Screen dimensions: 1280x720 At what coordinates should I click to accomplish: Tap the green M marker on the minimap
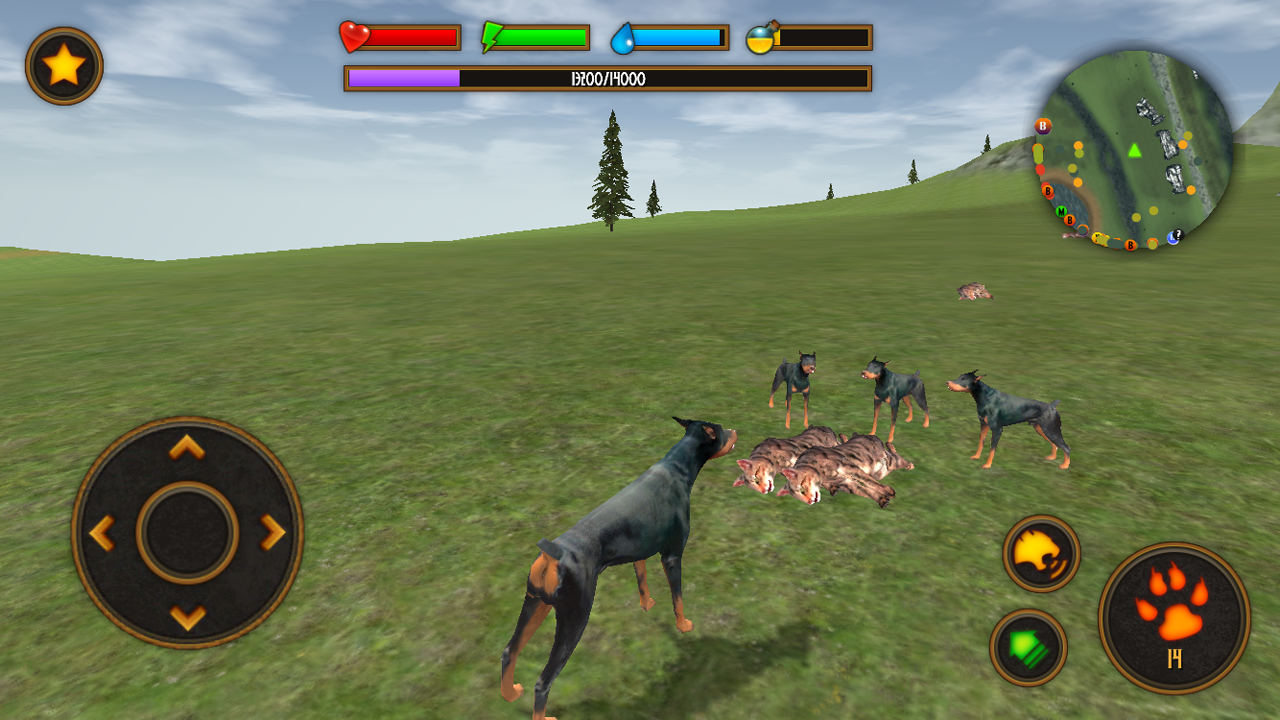tap(1061, 212)
